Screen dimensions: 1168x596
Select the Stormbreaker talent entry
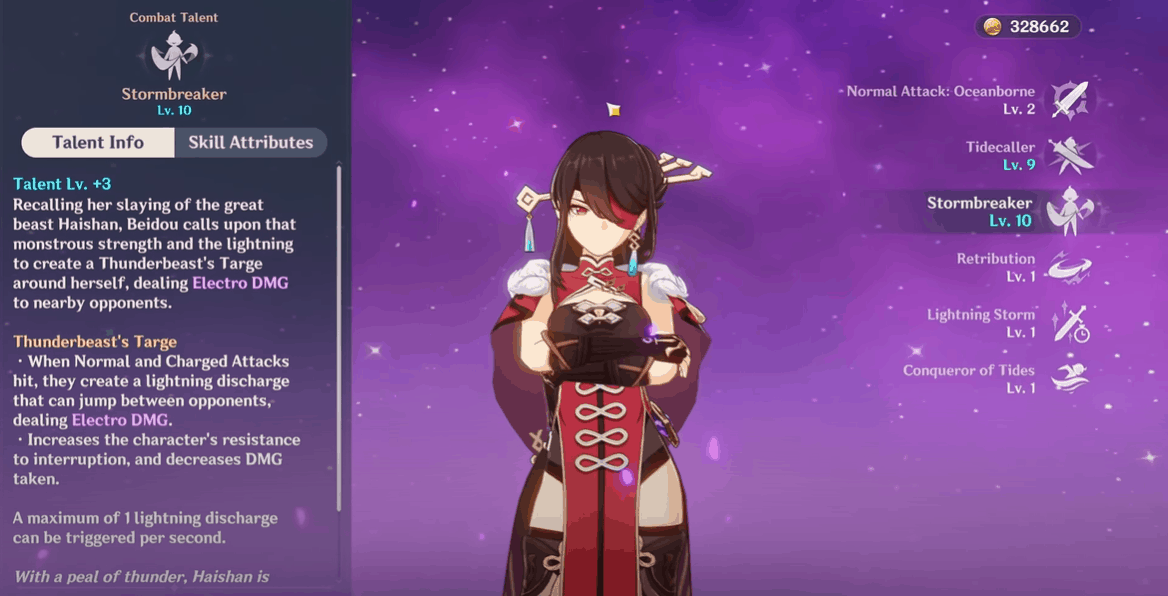tap(1069, 211)
